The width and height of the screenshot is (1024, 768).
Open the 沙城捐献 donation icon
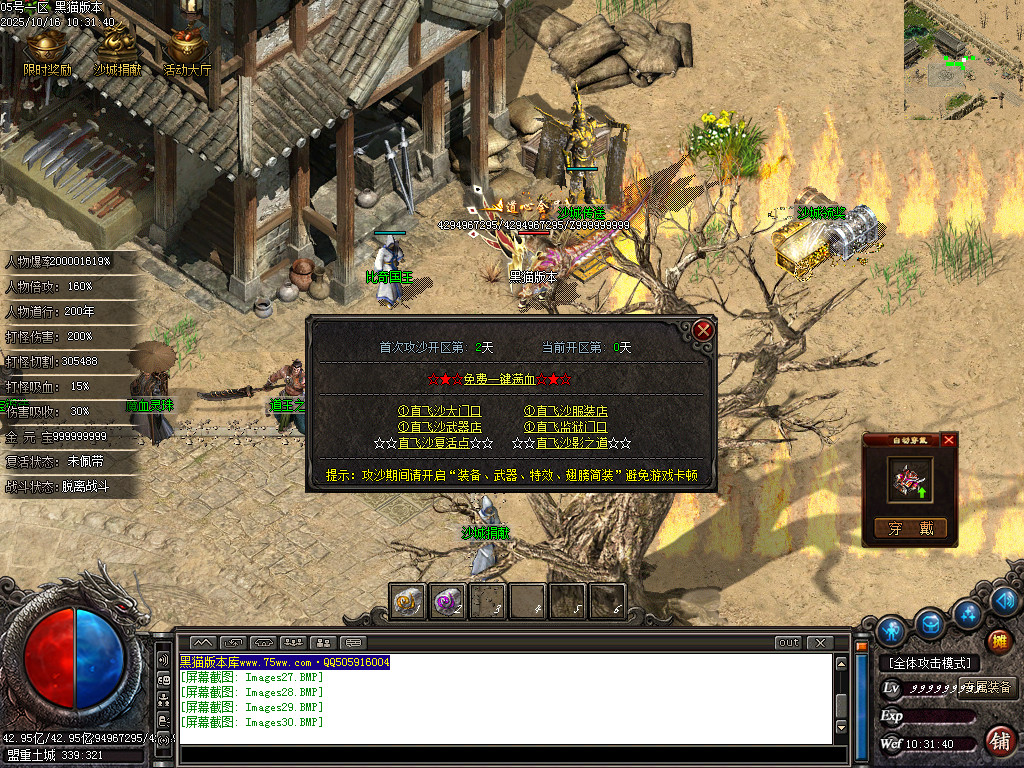[x=117, y=50]
